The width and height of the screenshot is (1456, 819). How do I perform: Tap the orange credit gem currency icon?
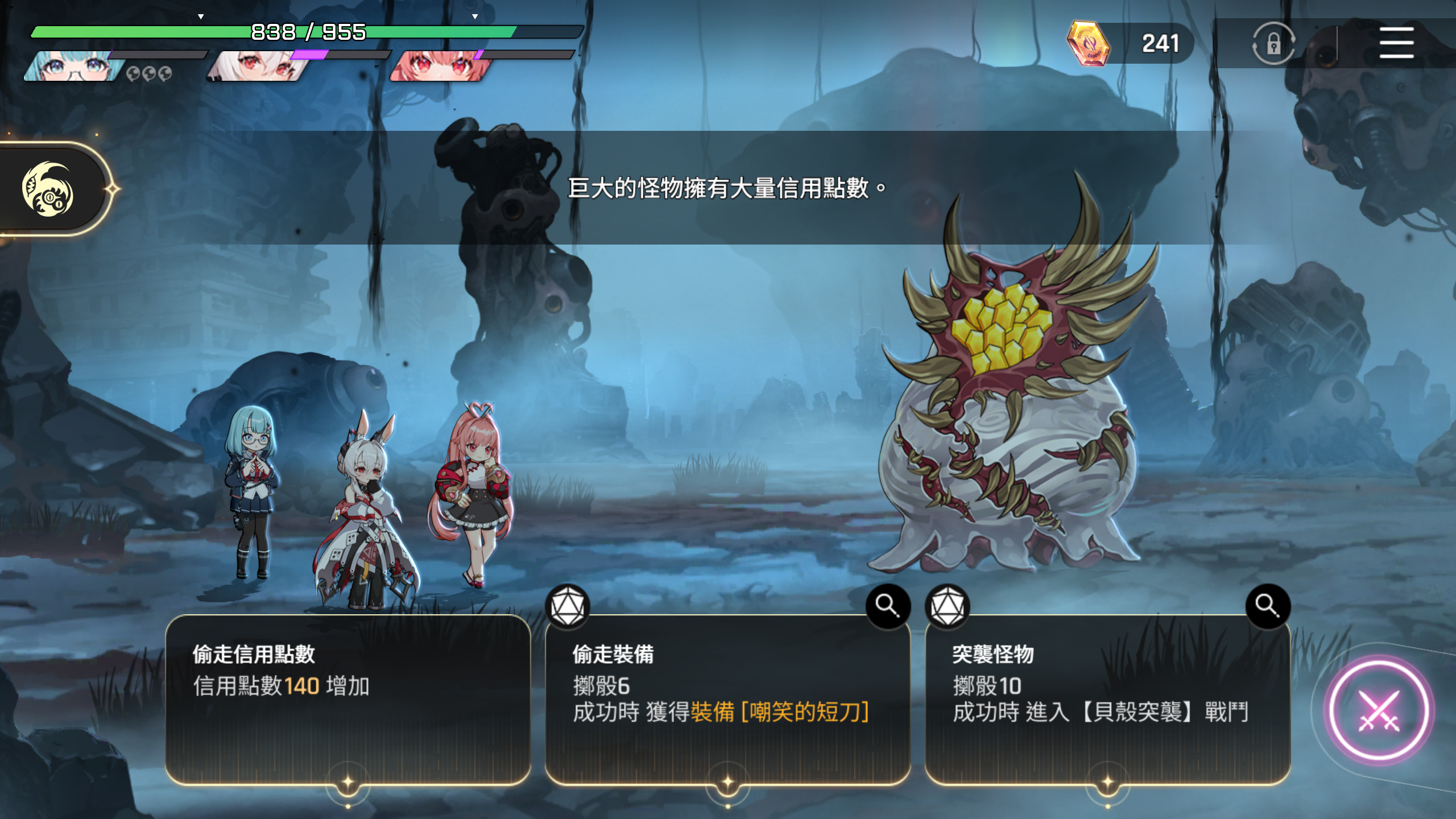point(1088,43)
